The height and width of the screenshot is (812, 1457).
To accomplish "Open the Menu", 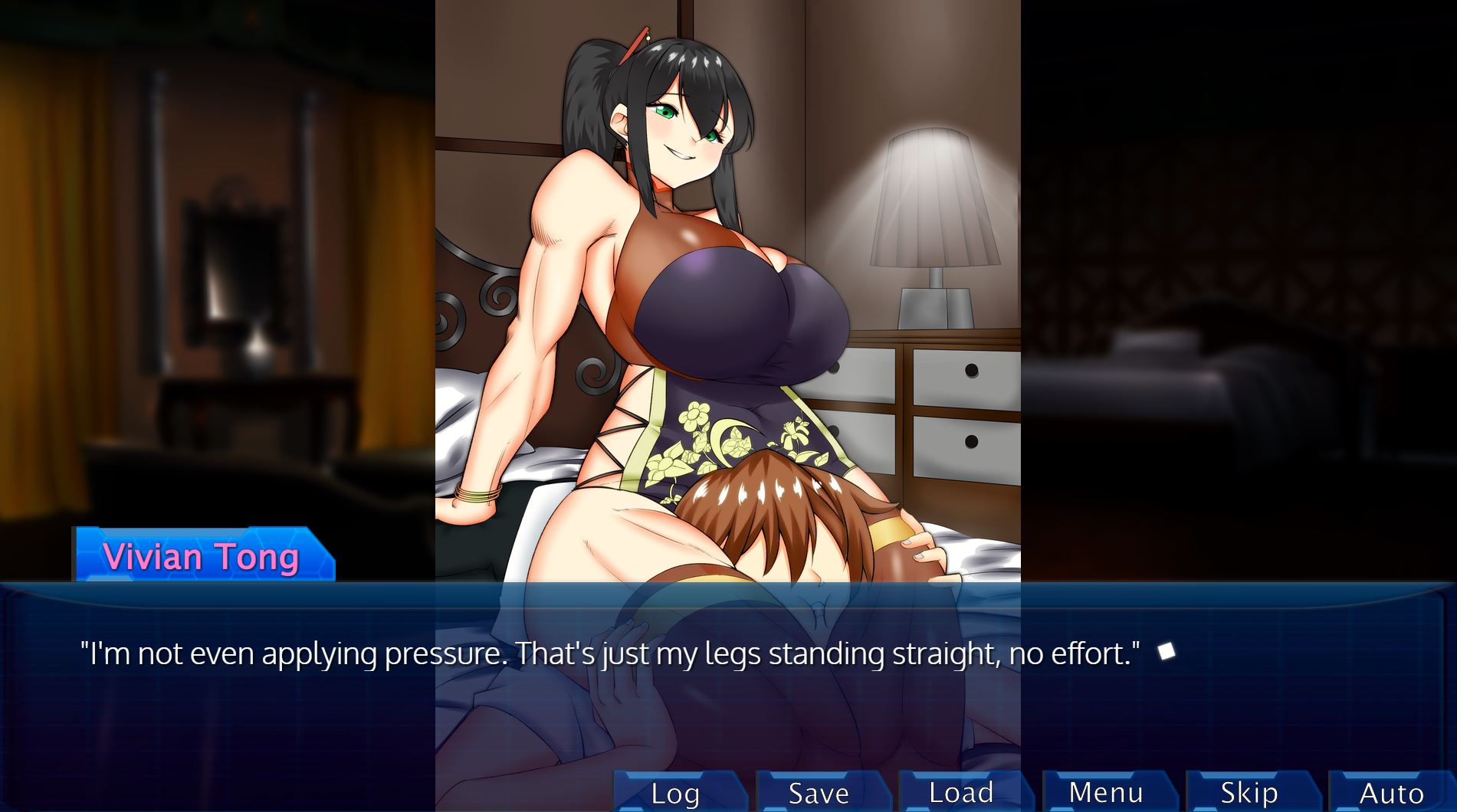I will coord(1105,793).
